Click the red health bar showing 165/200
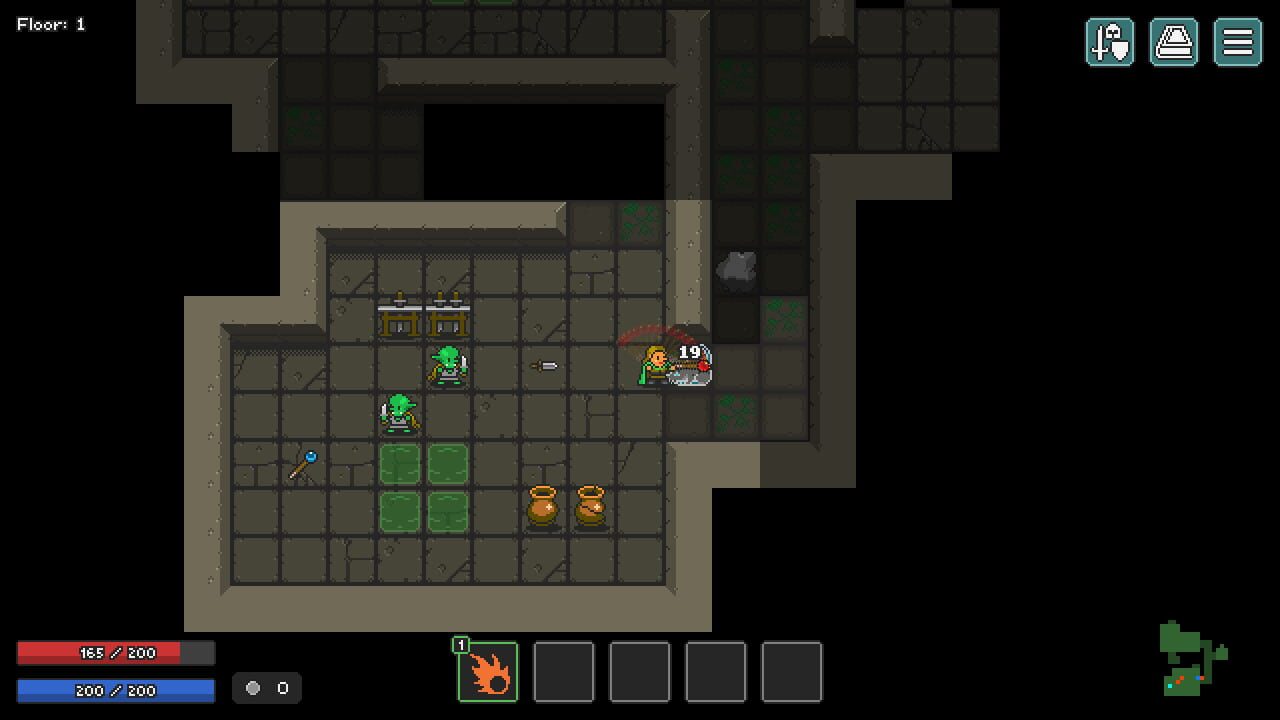This screenshot has width=1280, height=720. pos(115,652)
